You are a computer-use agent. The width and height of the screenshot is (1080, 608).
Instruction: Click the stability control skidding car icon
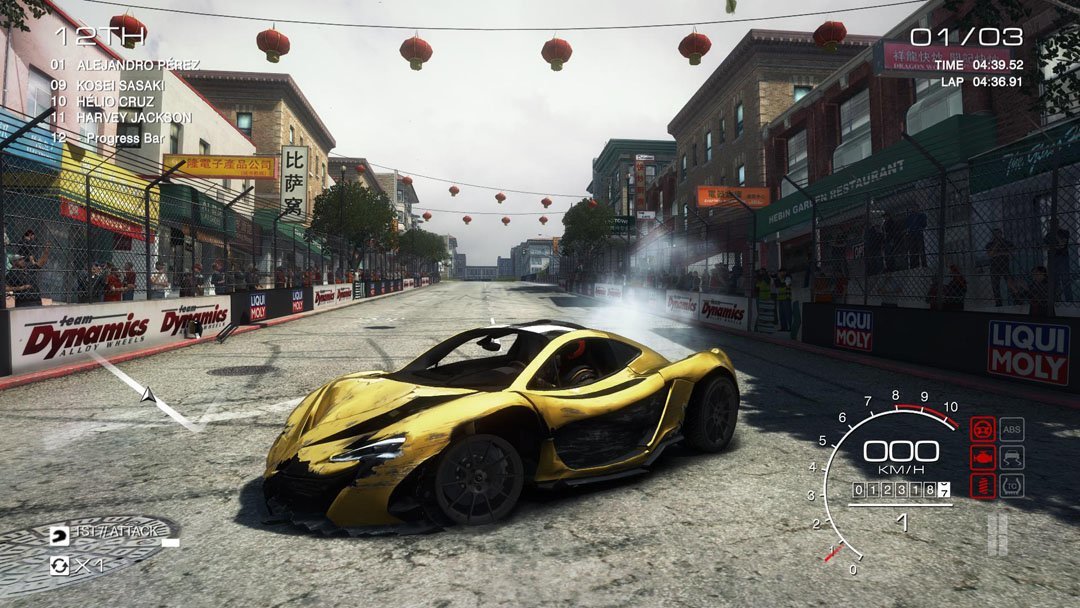tap(1011, 457)
